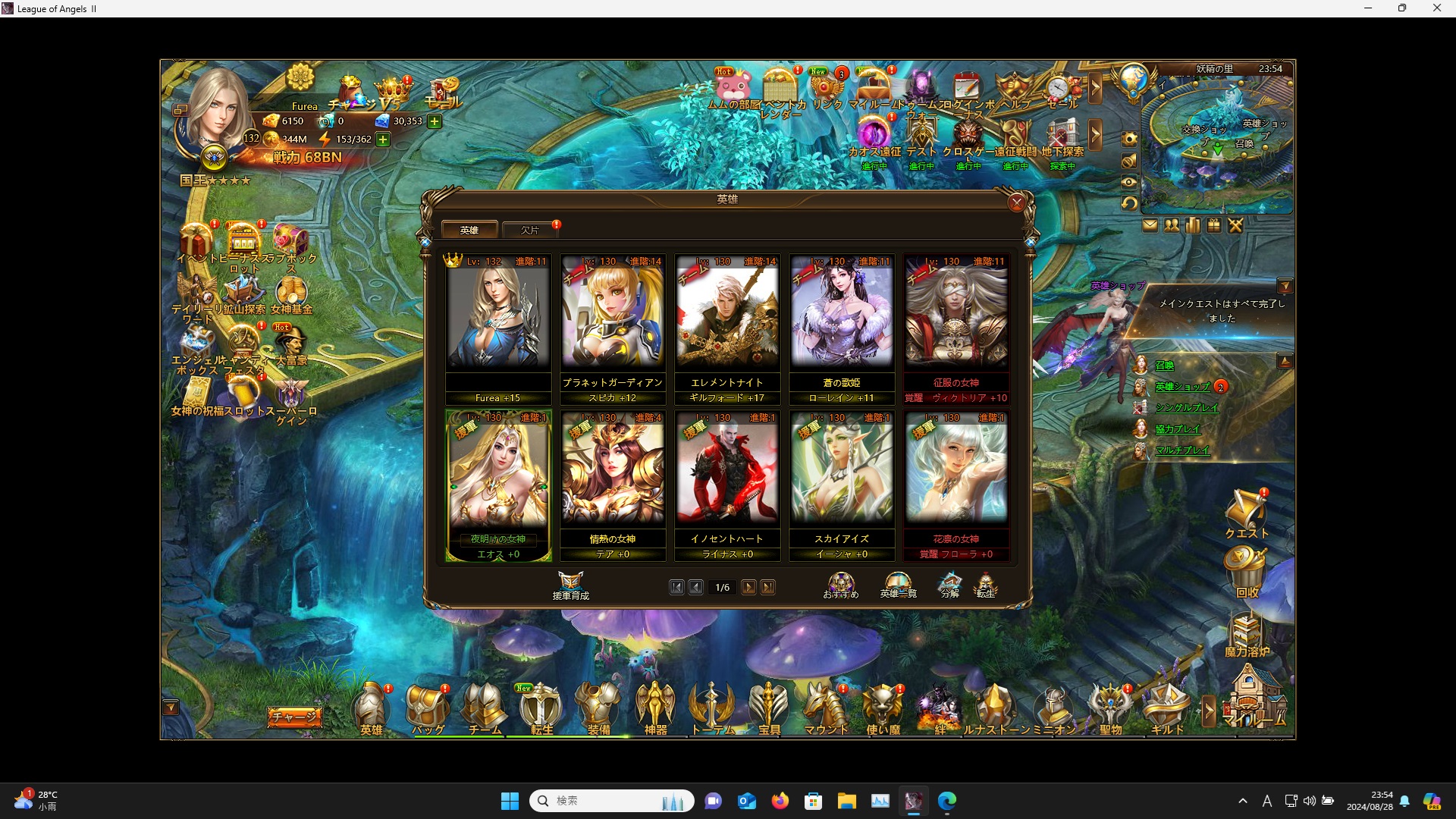1456x819 pixels.
Task: Open Firefox from the taskbar
Action: [x=780, y=801]
